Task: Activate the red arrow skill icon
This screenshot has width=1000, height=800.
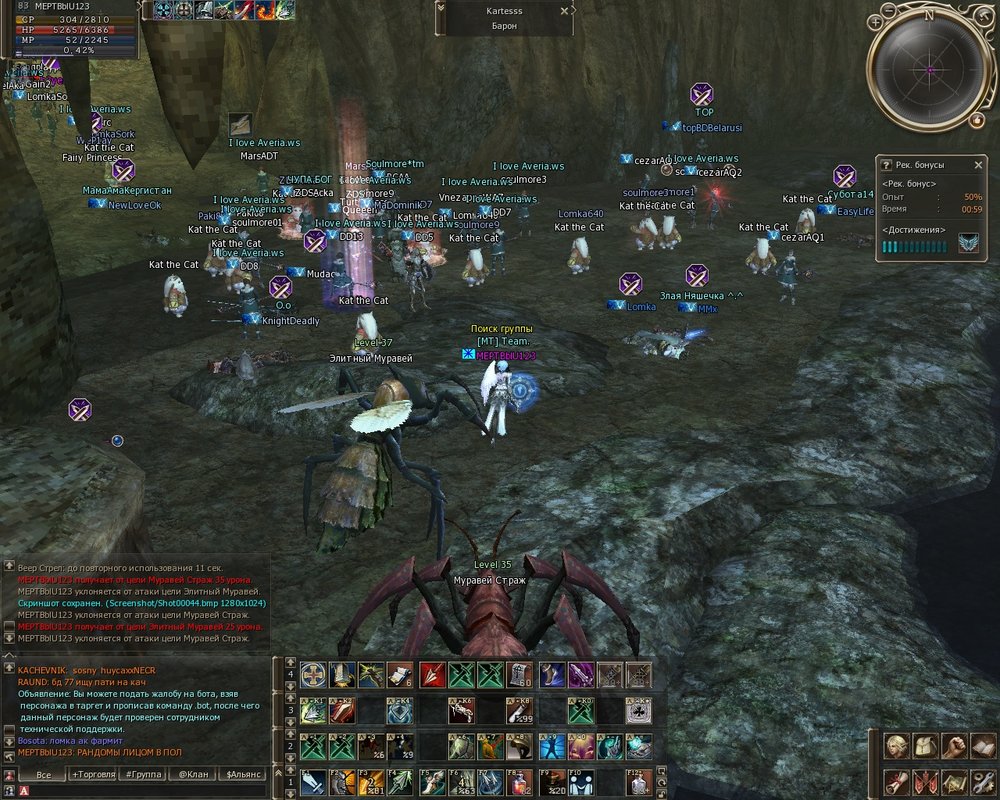Action: tap(431, 675)
